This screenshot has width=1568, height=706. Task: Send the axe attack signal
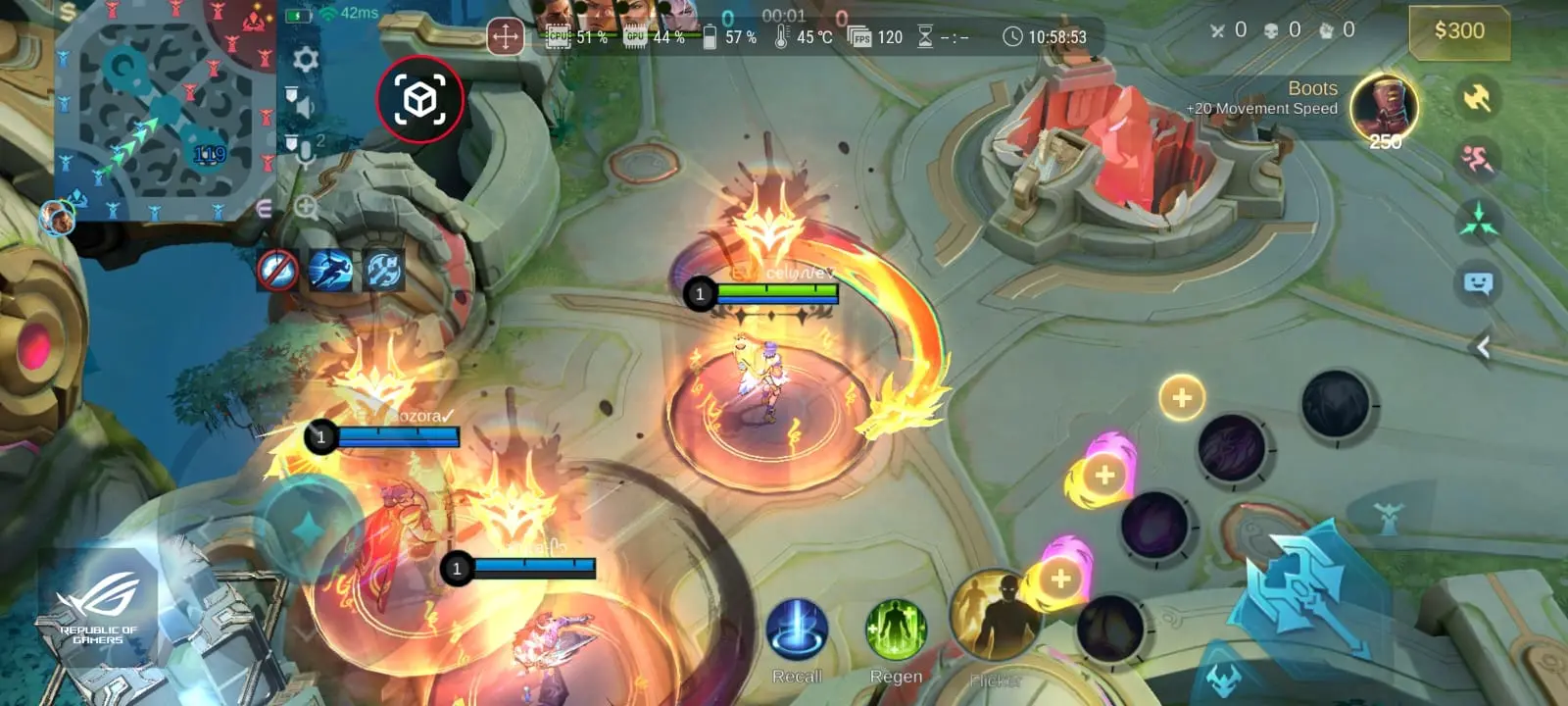1477,97
